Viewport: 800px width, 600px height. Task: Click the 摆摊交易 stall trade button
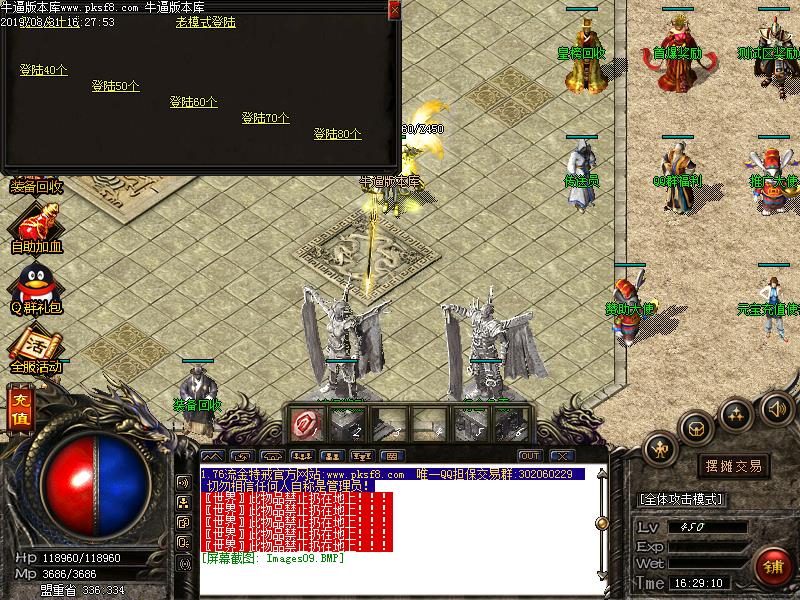(734, 466)
